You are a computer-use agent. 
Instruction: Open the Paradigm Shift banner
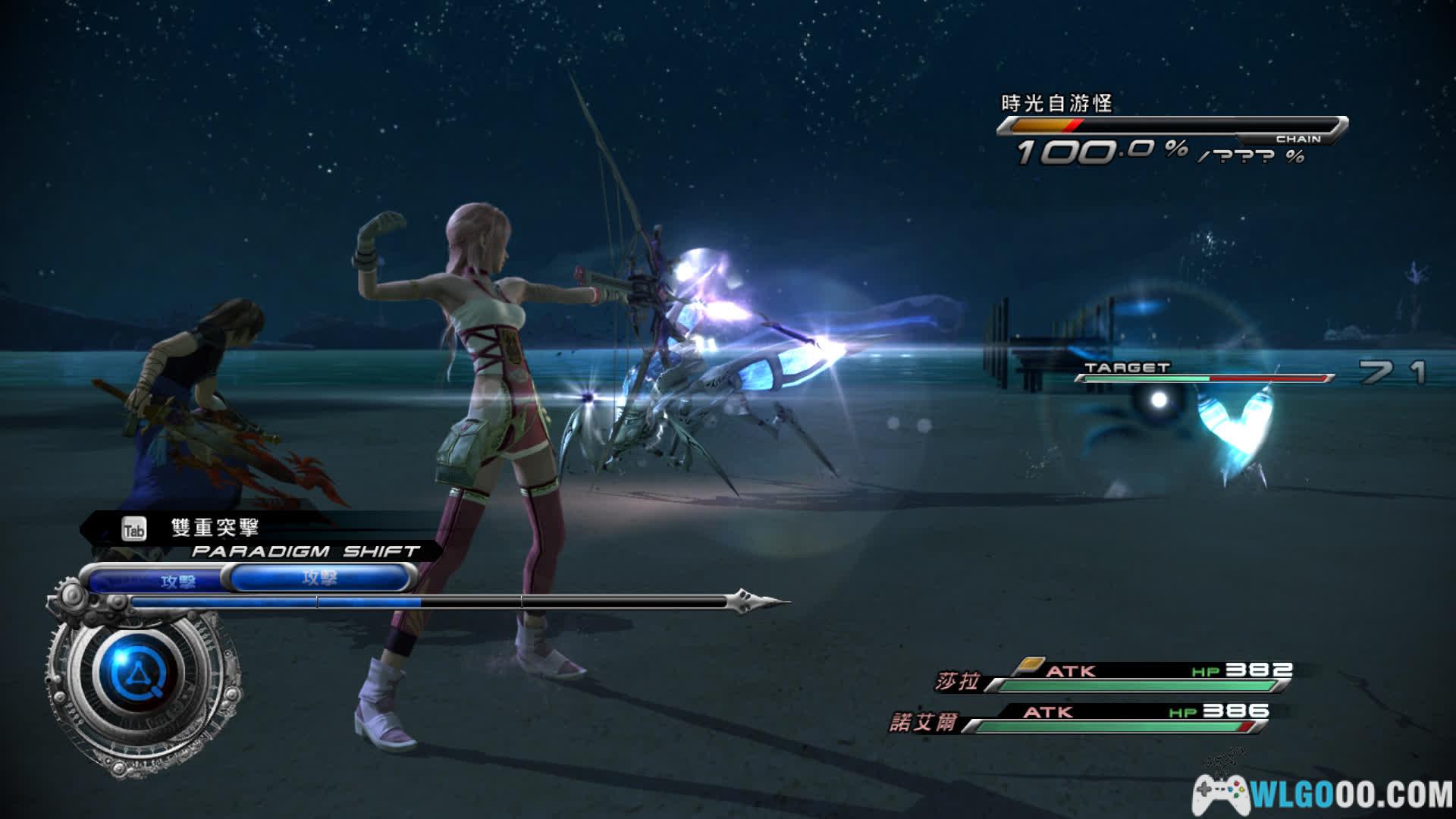click(x=303, y=551)
